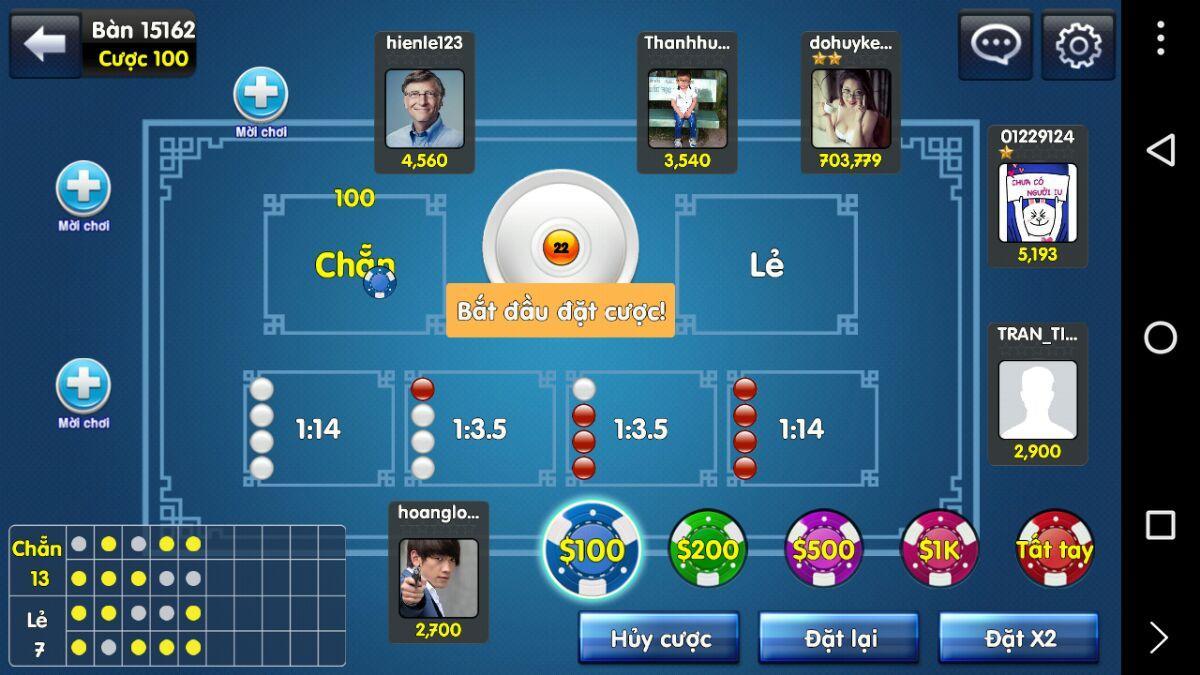Screen dimensions: 1200x675
Task: Open hoanglo player avatar
Action: coord(438,578)
